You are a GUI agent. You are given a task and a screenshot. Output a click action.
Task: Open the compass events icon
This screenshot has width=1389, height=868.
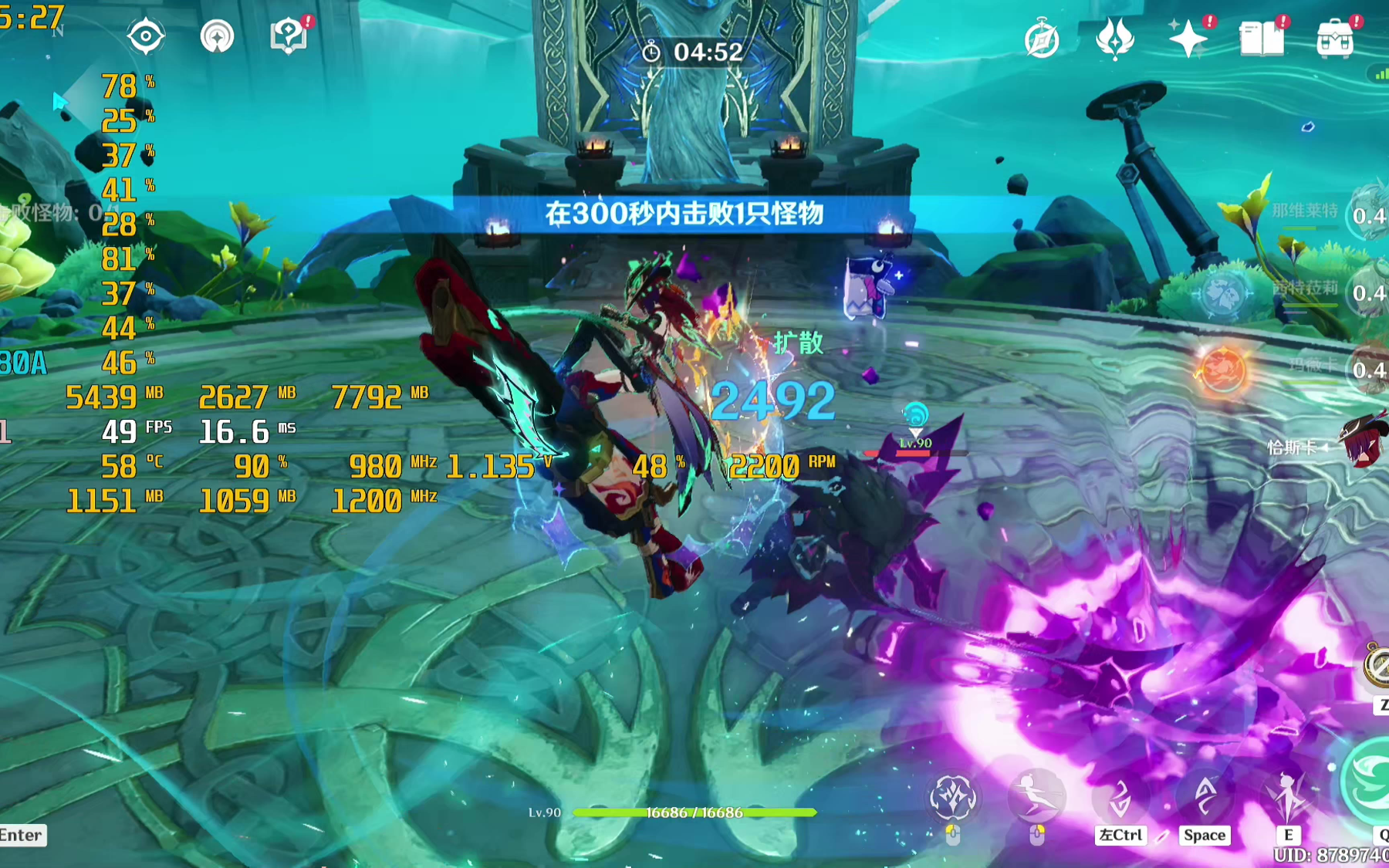click(x=1042, y=39)
